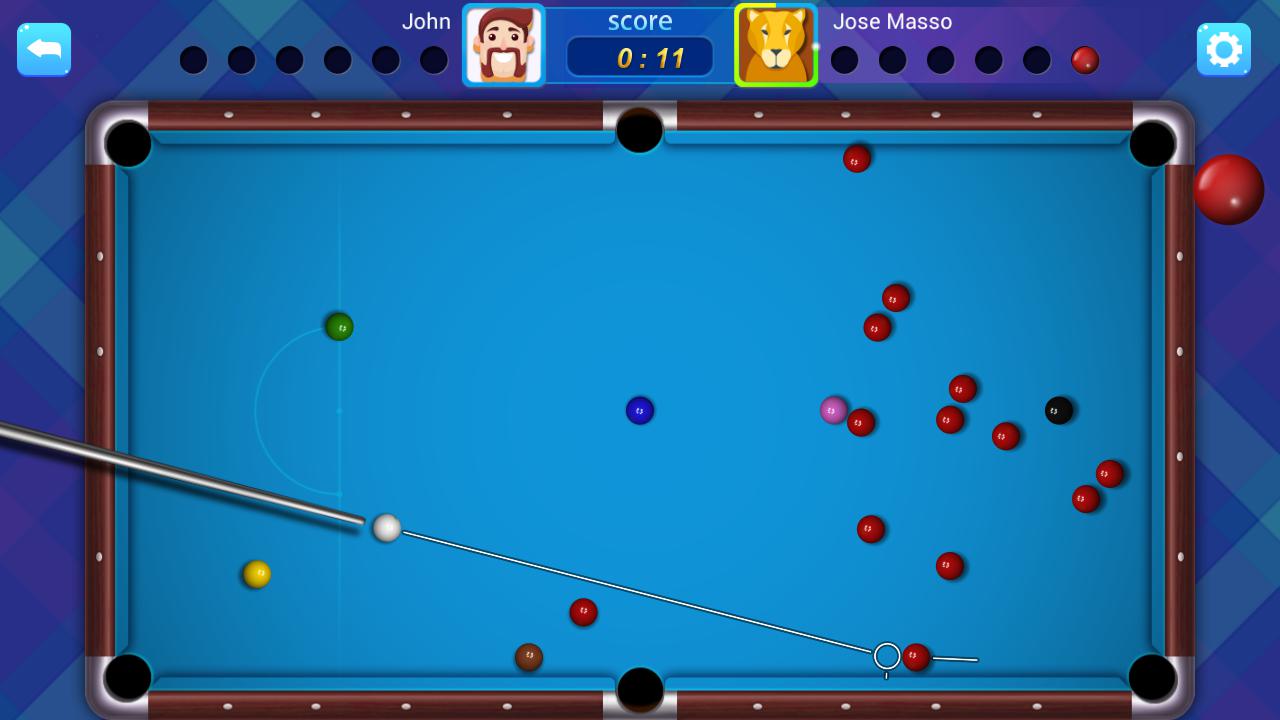Click the green ball near the baulk line
The width and height of the screenshot is (1280, 720).
click(338, 327)
